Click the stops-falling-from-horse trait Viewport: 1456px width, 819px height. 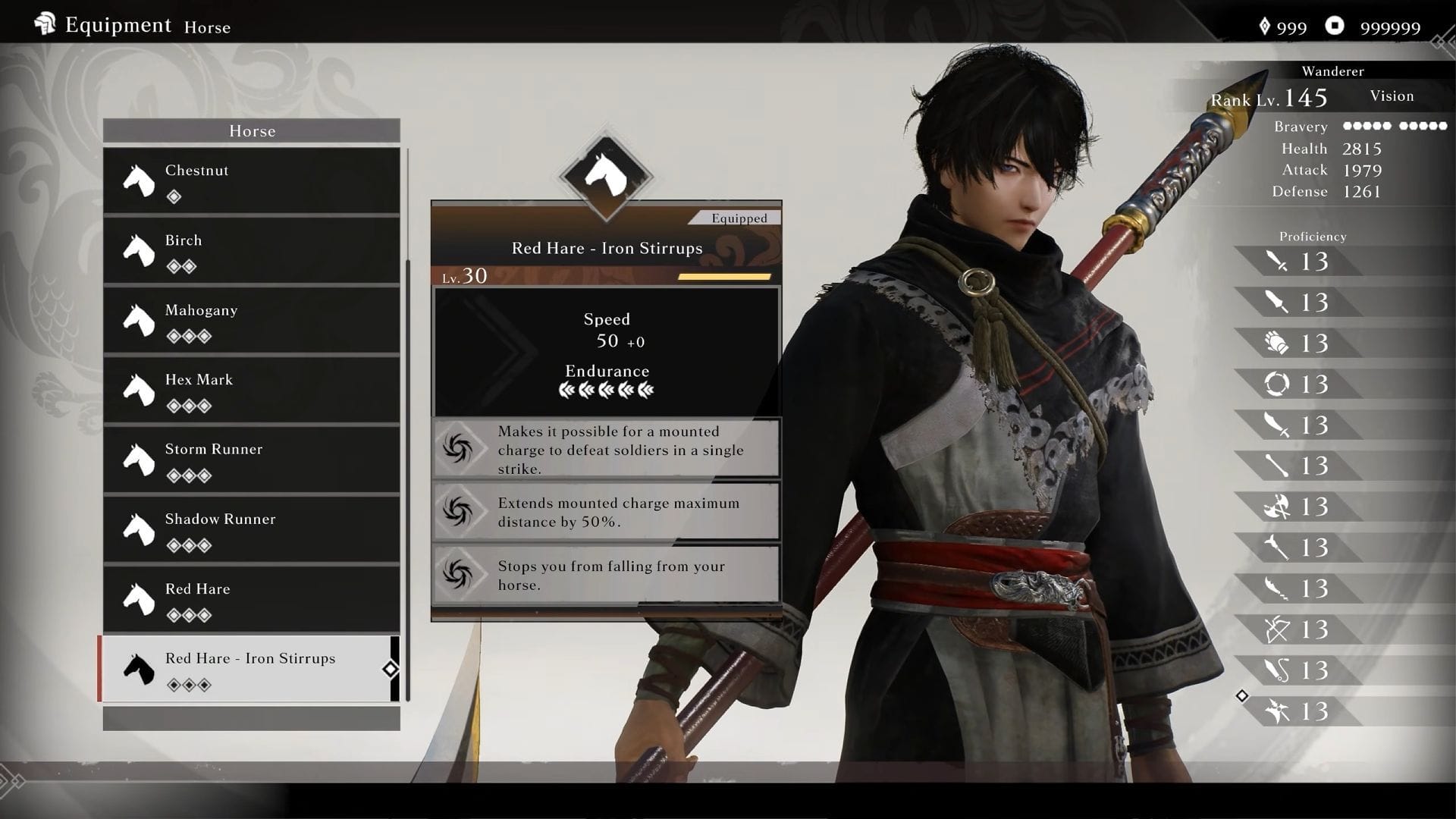click(606, 575)
